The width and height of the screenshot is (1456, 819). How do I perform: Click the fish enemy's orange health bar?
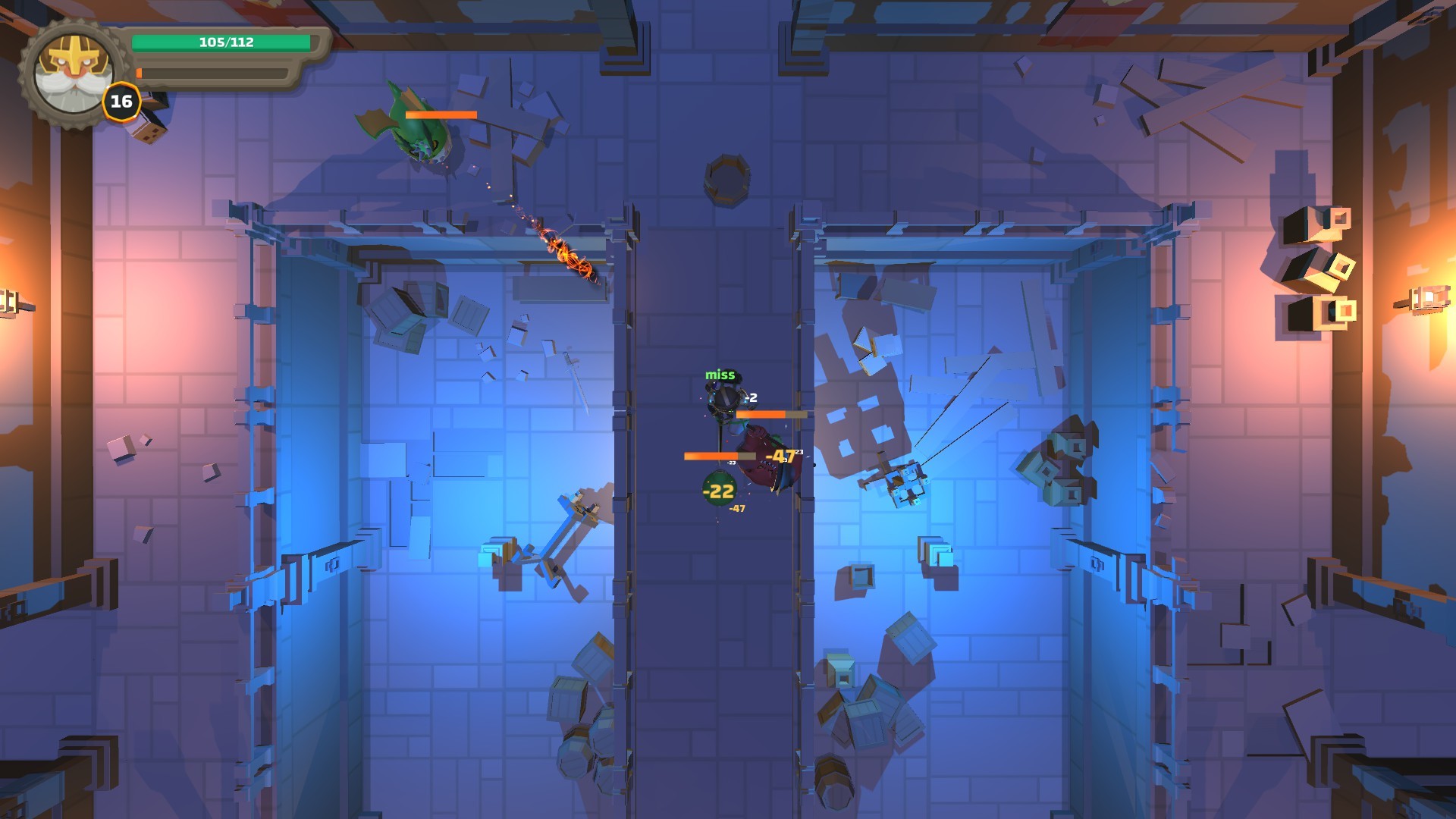pyautogui.click(x=440, y=114)
